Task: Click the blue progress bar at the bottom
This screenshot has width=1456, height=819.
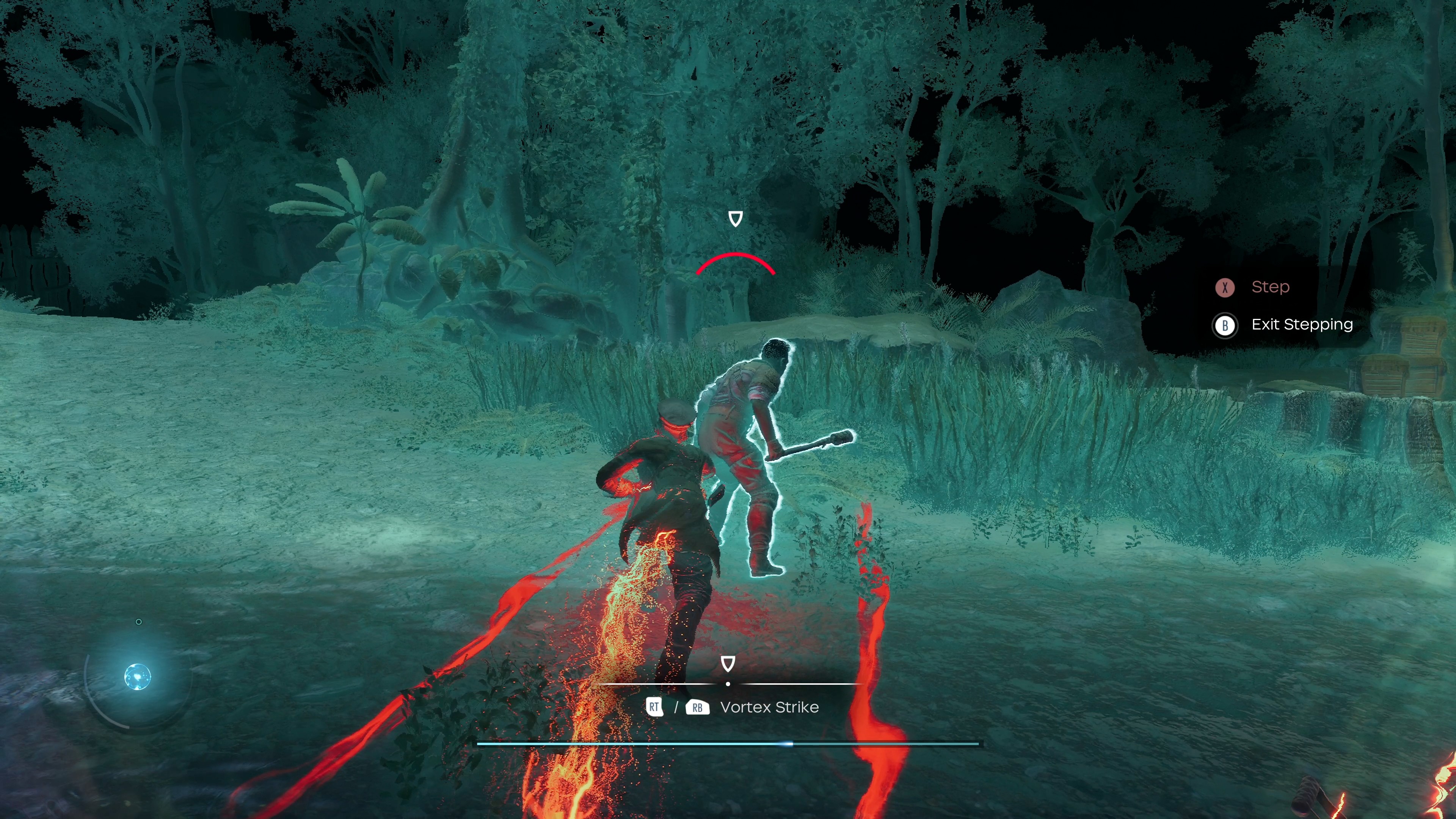Action: coord(729,744)
